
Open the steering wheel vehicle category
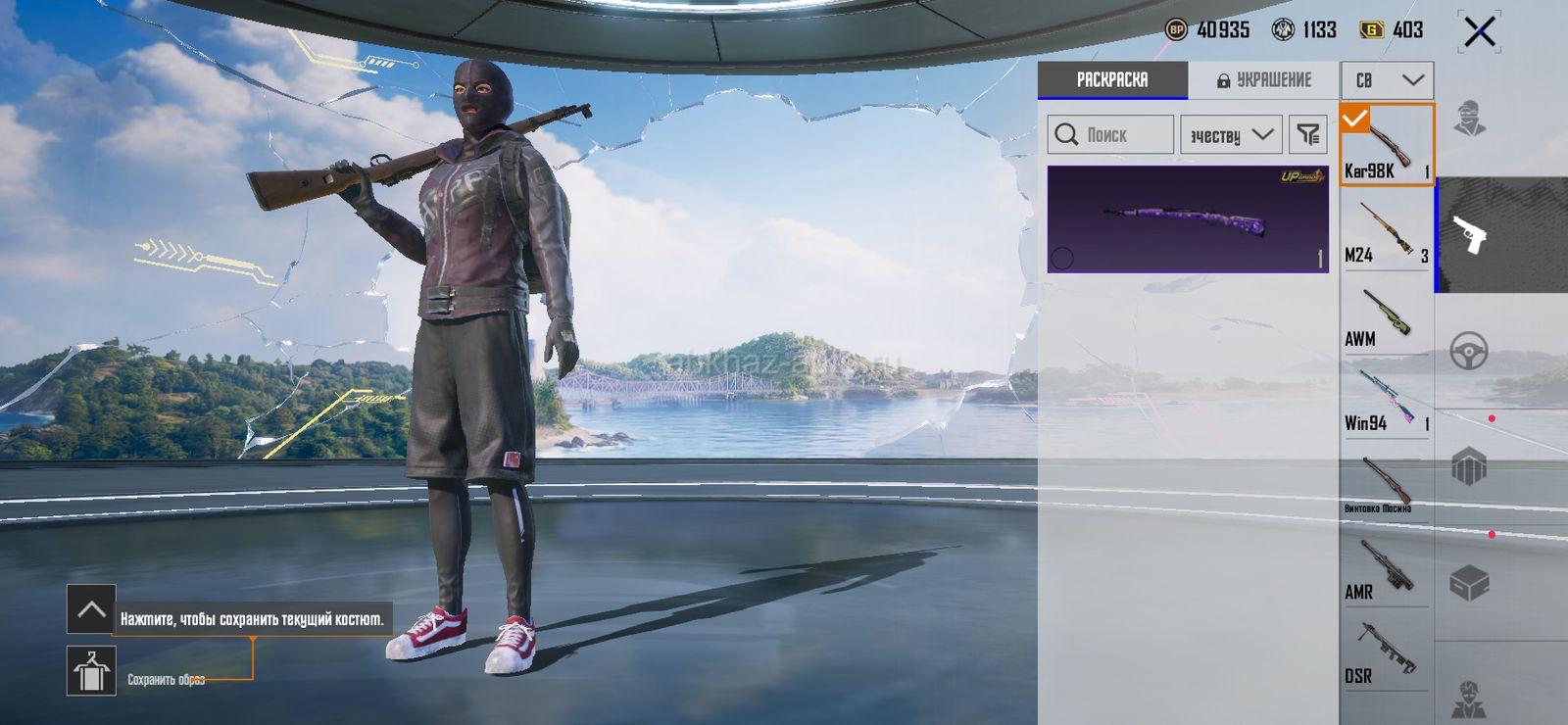click(1469, 350)
